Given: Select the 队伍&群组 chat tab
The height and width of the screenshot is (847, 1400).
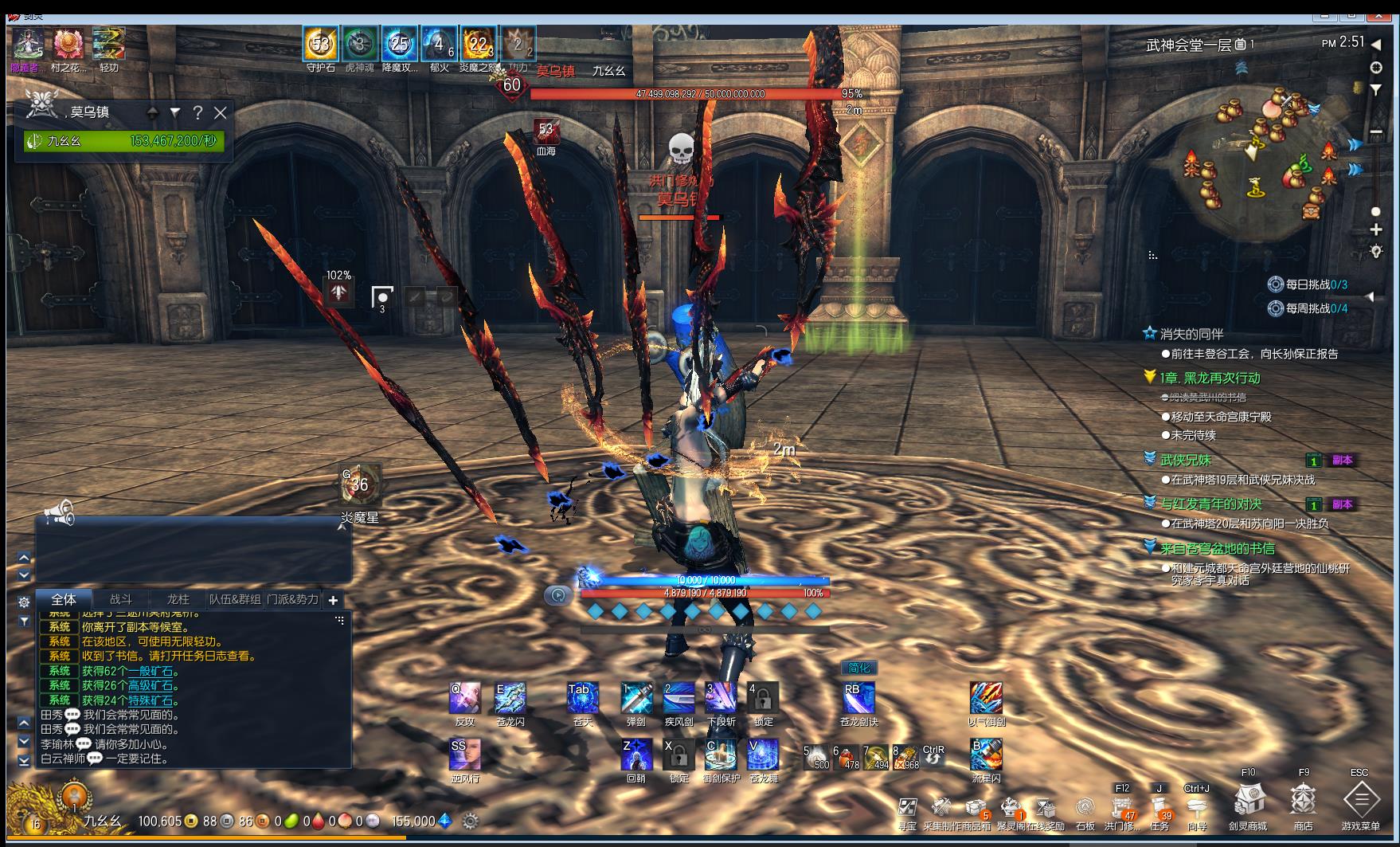Looking at the screenshot, I should [235, 599].
